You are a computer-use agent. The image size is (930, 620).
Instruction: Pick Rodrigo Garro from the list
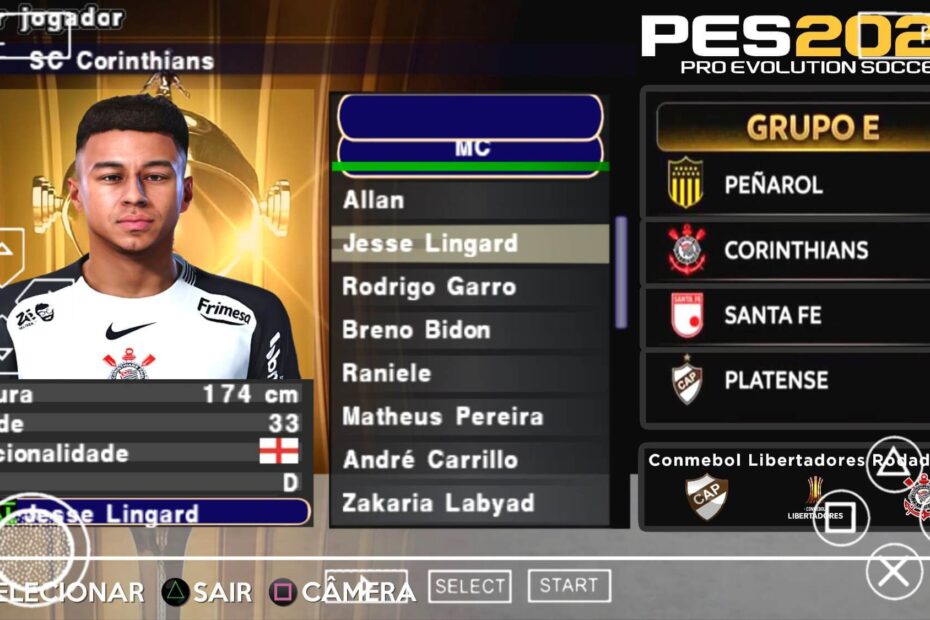(470, 287)
